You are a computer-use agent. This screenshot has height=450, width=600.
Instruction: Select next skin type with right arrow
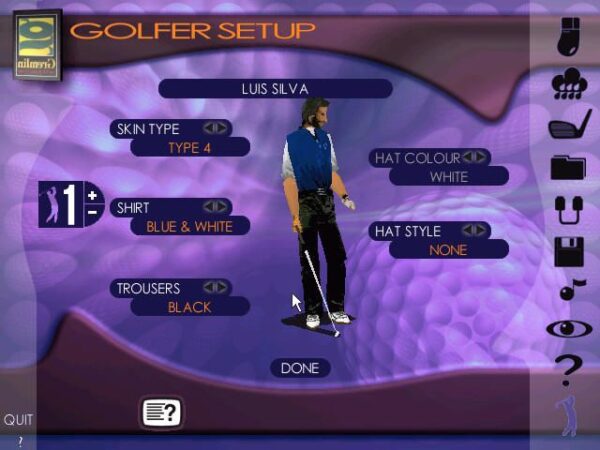pyautogui.click(x=220, y=128)
